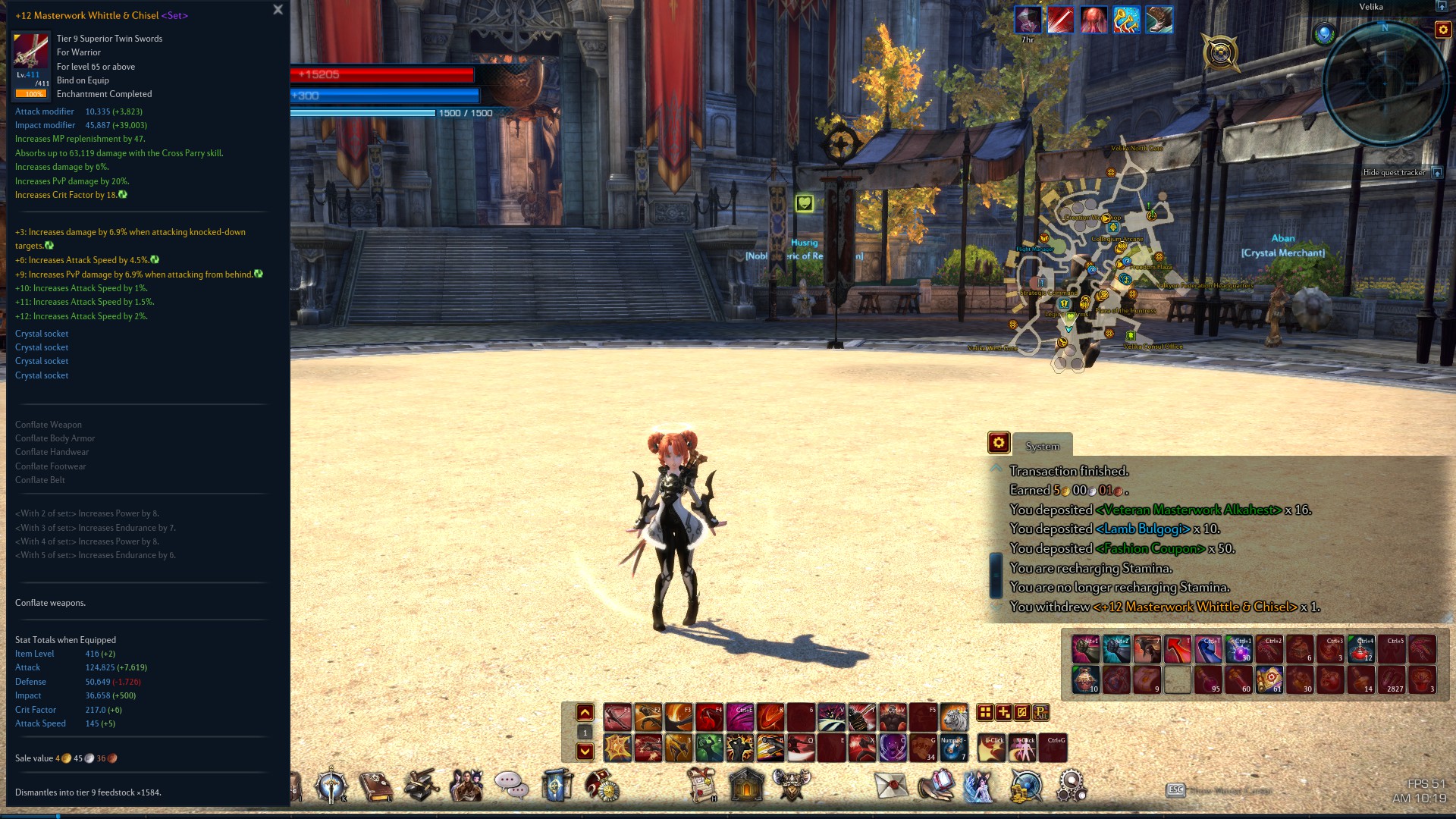
Task: Open minimap settings gear
Action: tap(1442, 30)
